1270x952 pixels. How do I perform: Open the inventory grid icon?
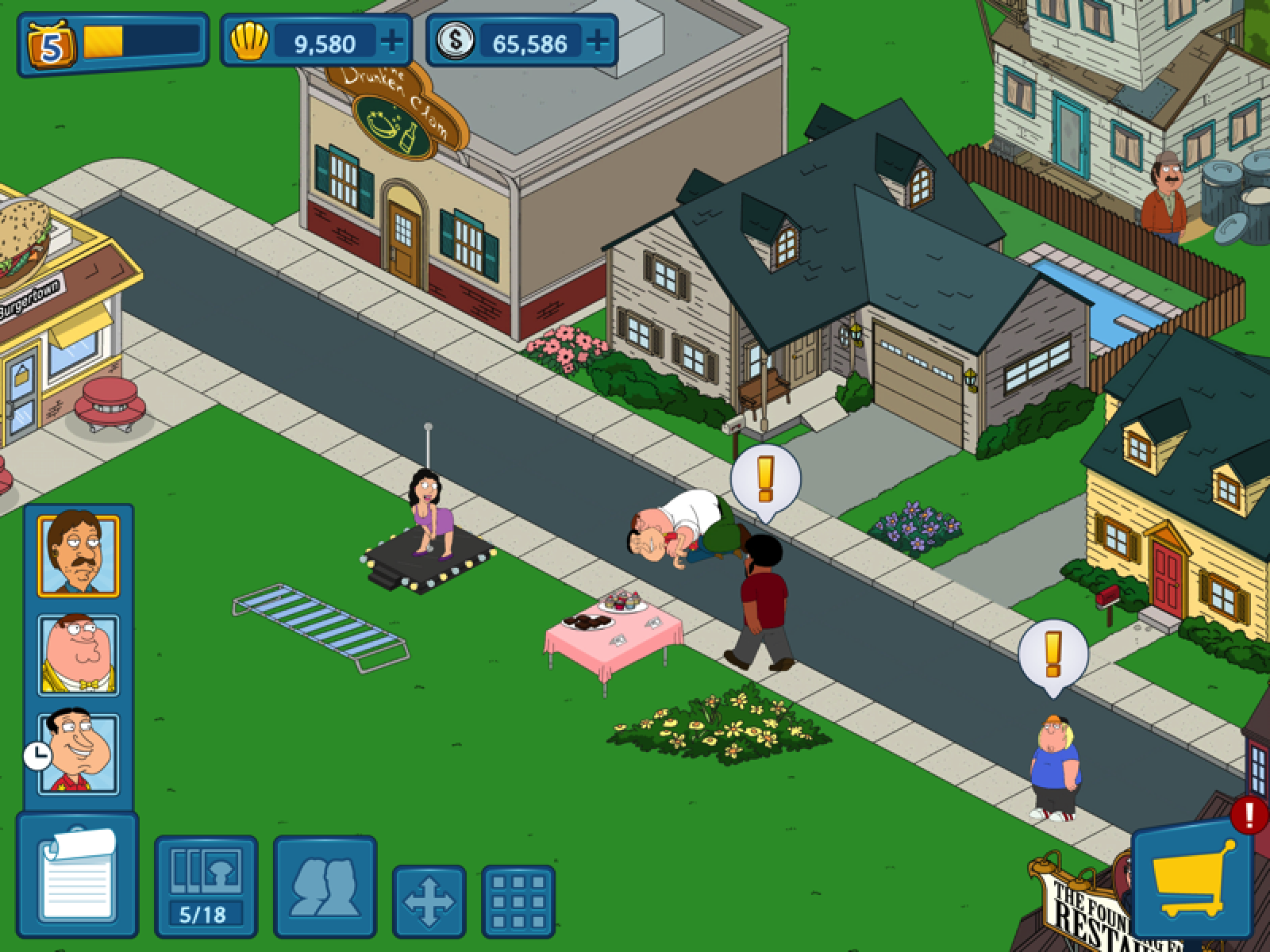click(x=520, y=902)
